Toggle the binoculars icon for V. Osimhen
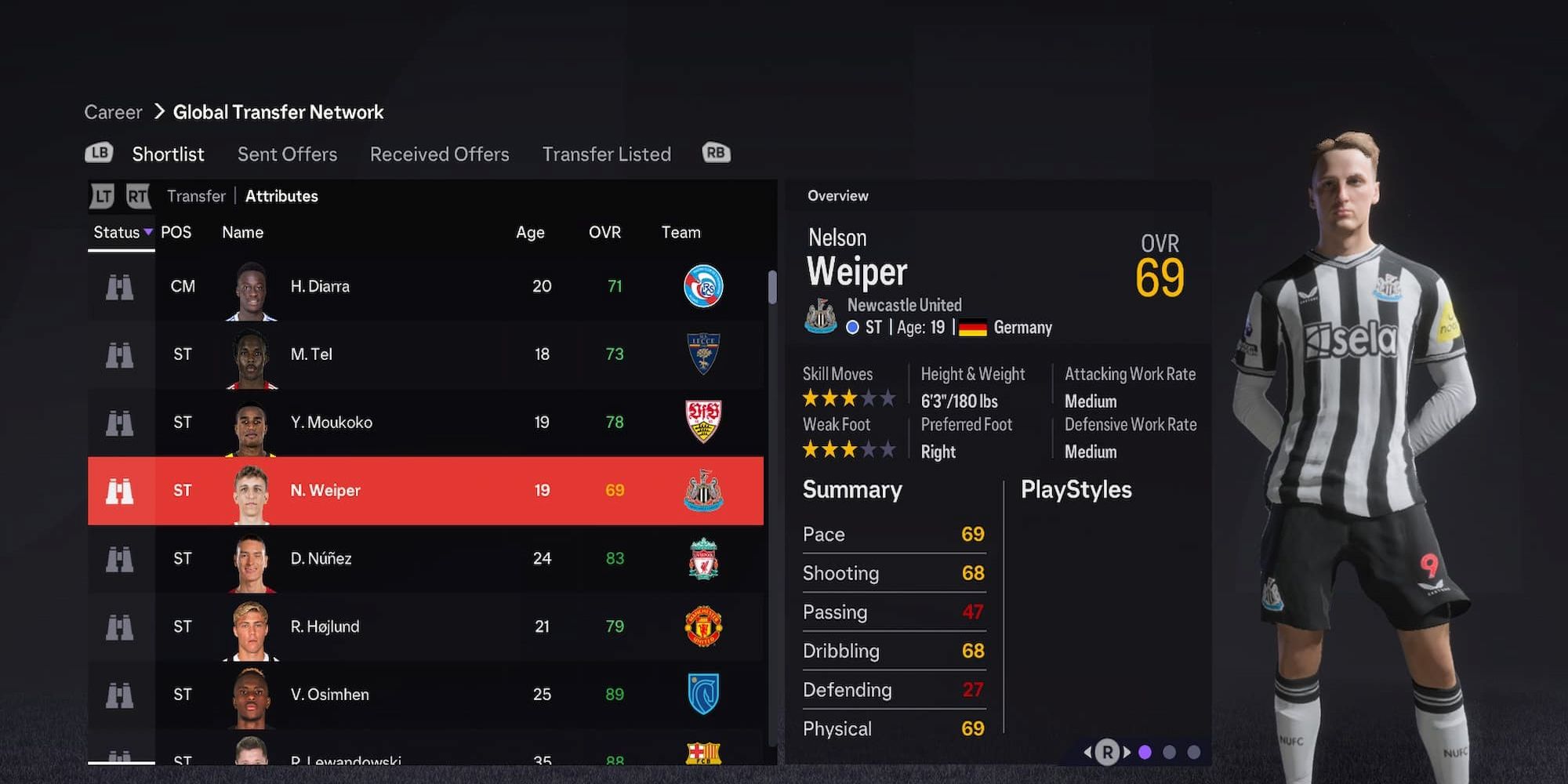Image resolution: width=1568 pixels, height=784 pixels. pos(119,695)
